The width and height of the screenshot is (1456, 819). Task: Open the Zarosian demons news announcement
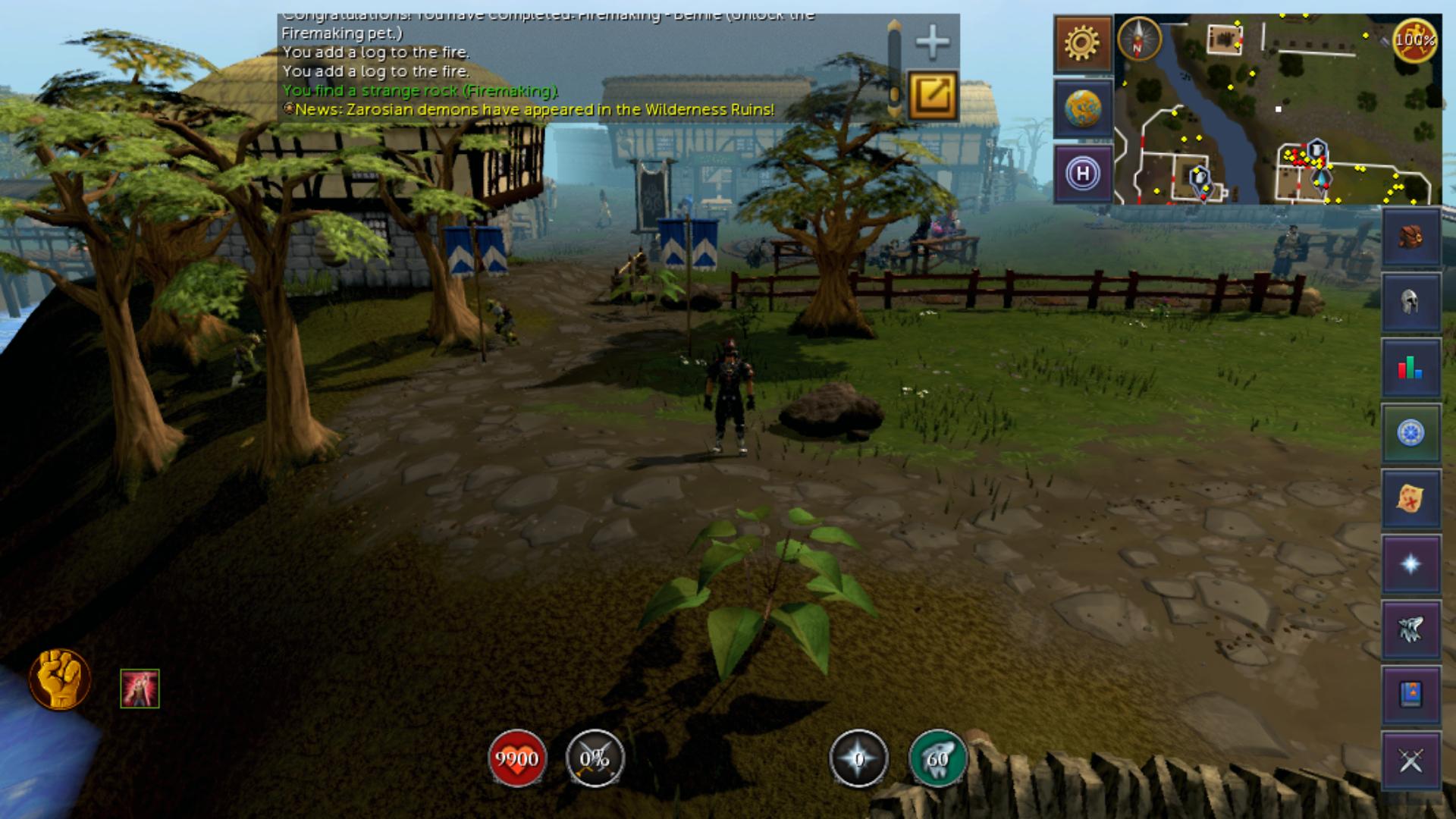pos(529,110)
